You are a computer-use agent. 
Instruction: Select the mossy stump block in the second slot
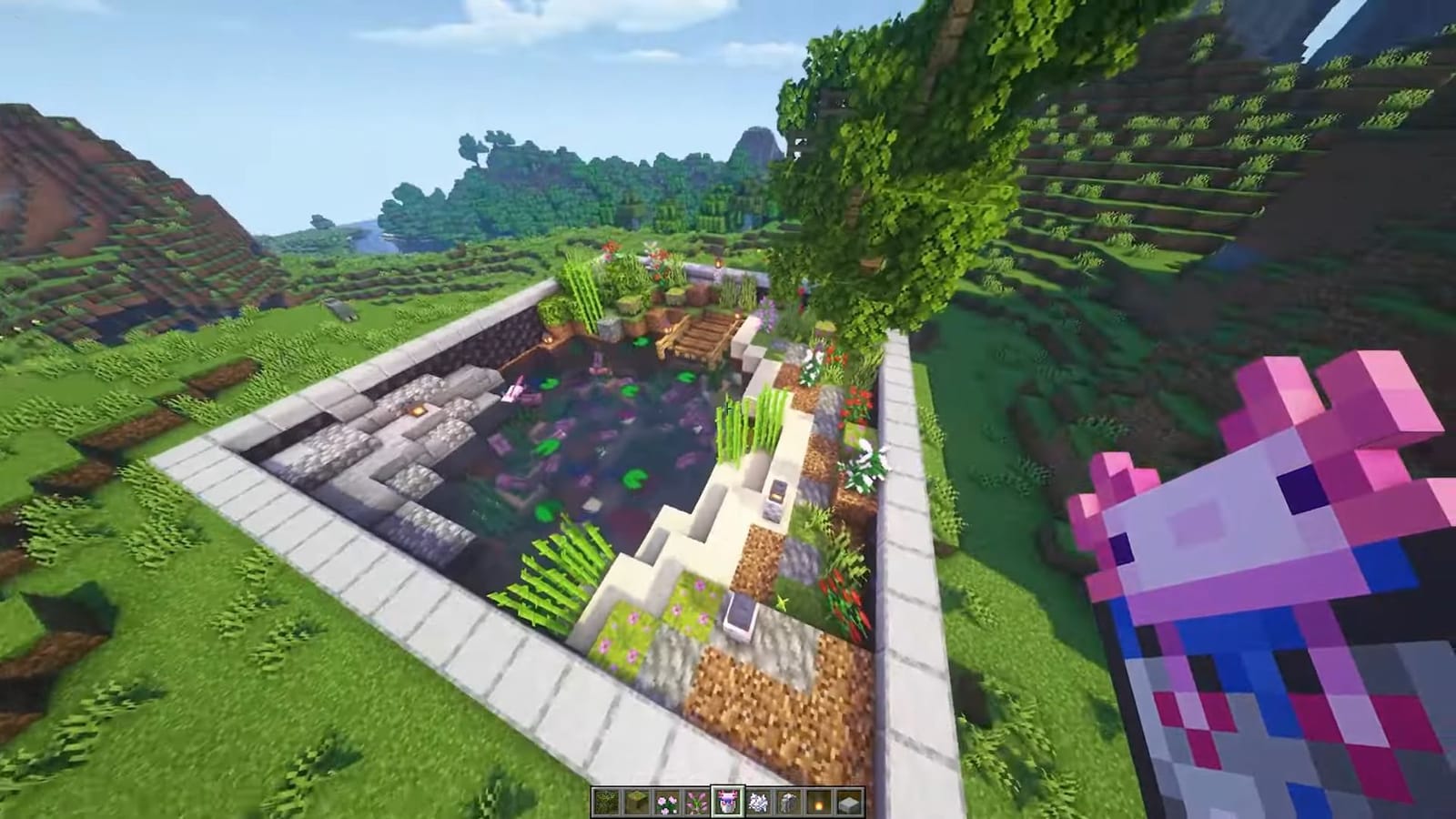coord(636,801)
